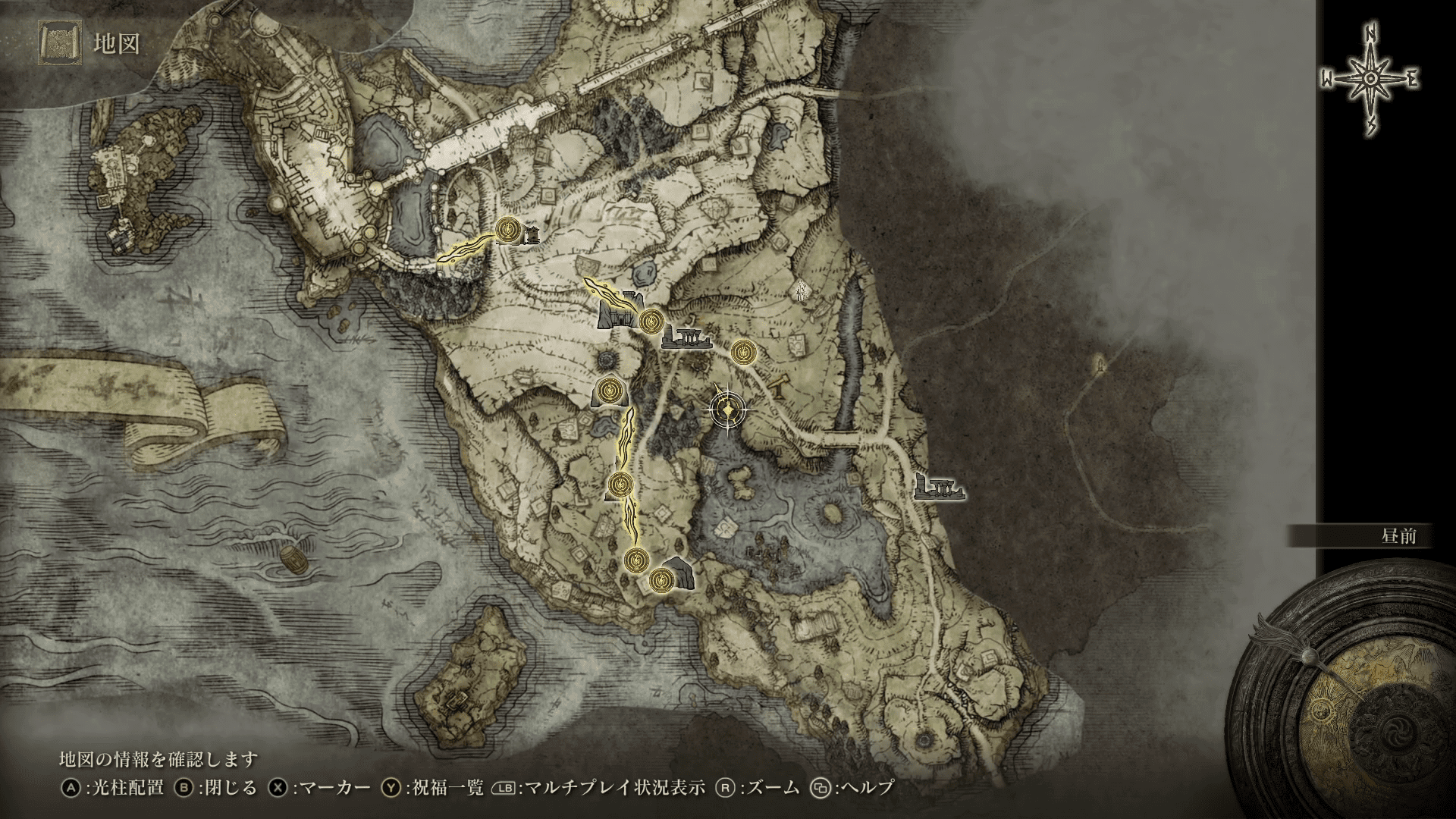1456x819 pixels.
Task: Choose the Stranded Graveyard grace beside the rock icon
Action: pyautogui.click(x=662, y=581)
